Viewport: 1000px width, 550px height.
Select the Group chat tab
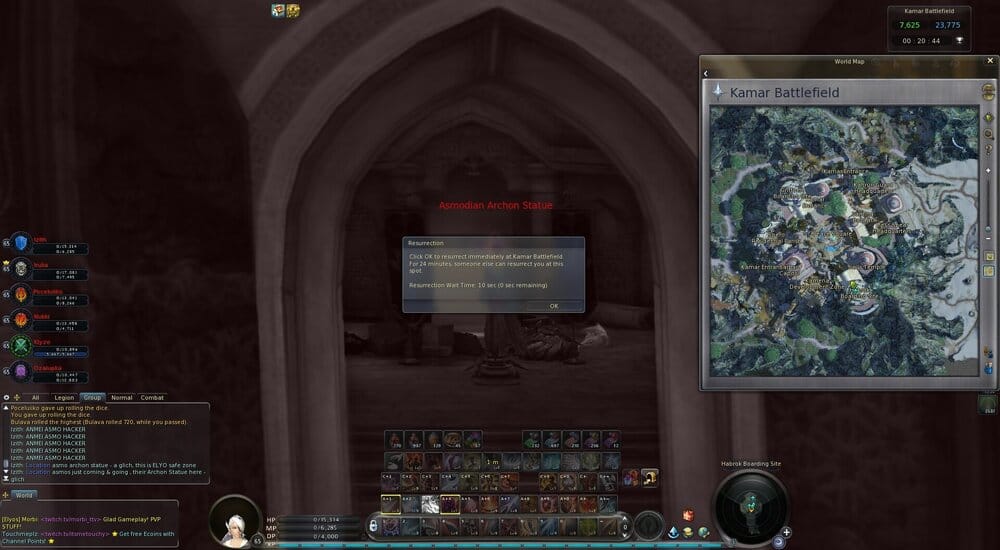[92, 397]
